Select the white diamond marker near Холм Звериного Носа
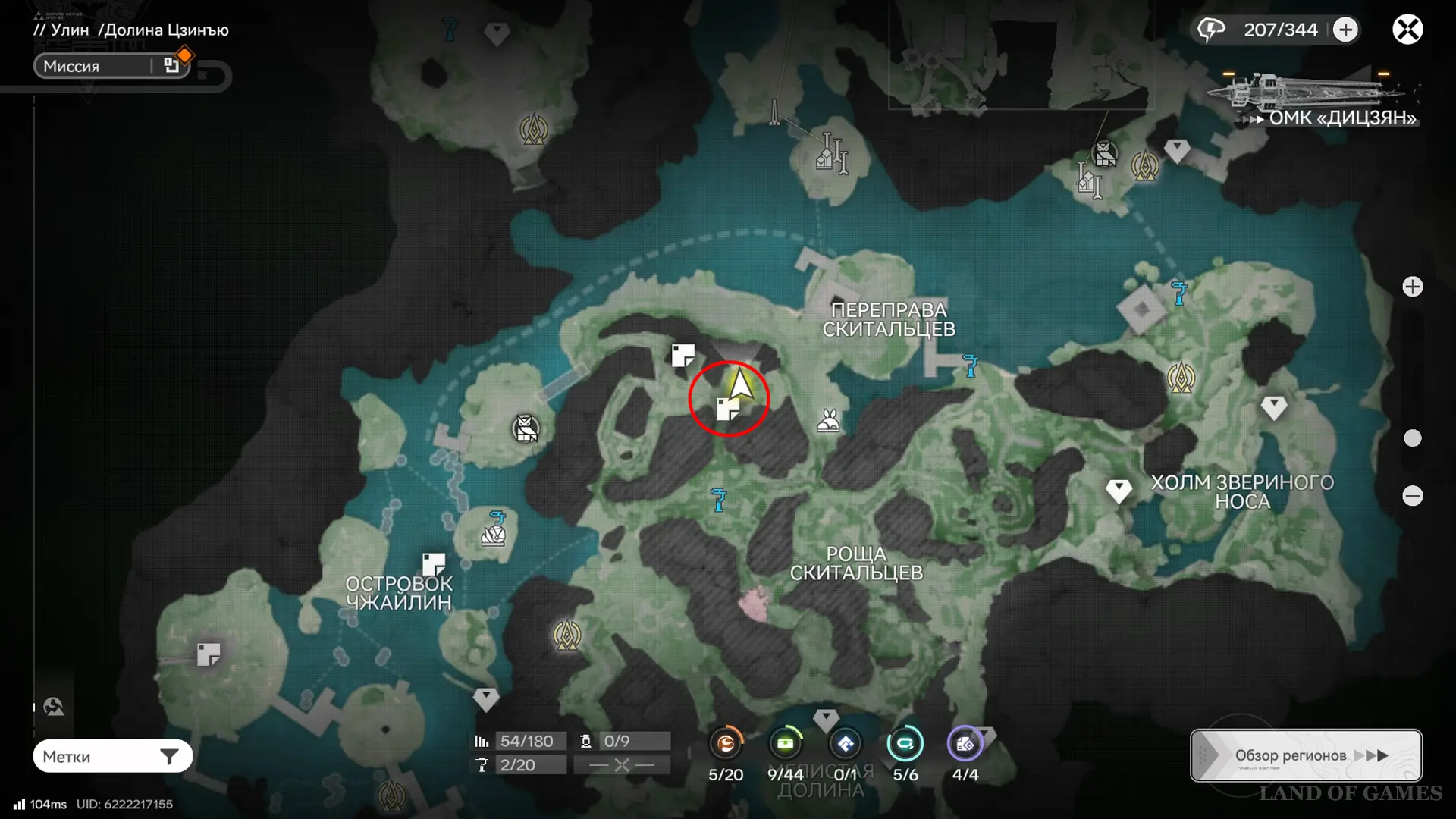This screenshot has height=819, width=1456. tap(1119, 491)
